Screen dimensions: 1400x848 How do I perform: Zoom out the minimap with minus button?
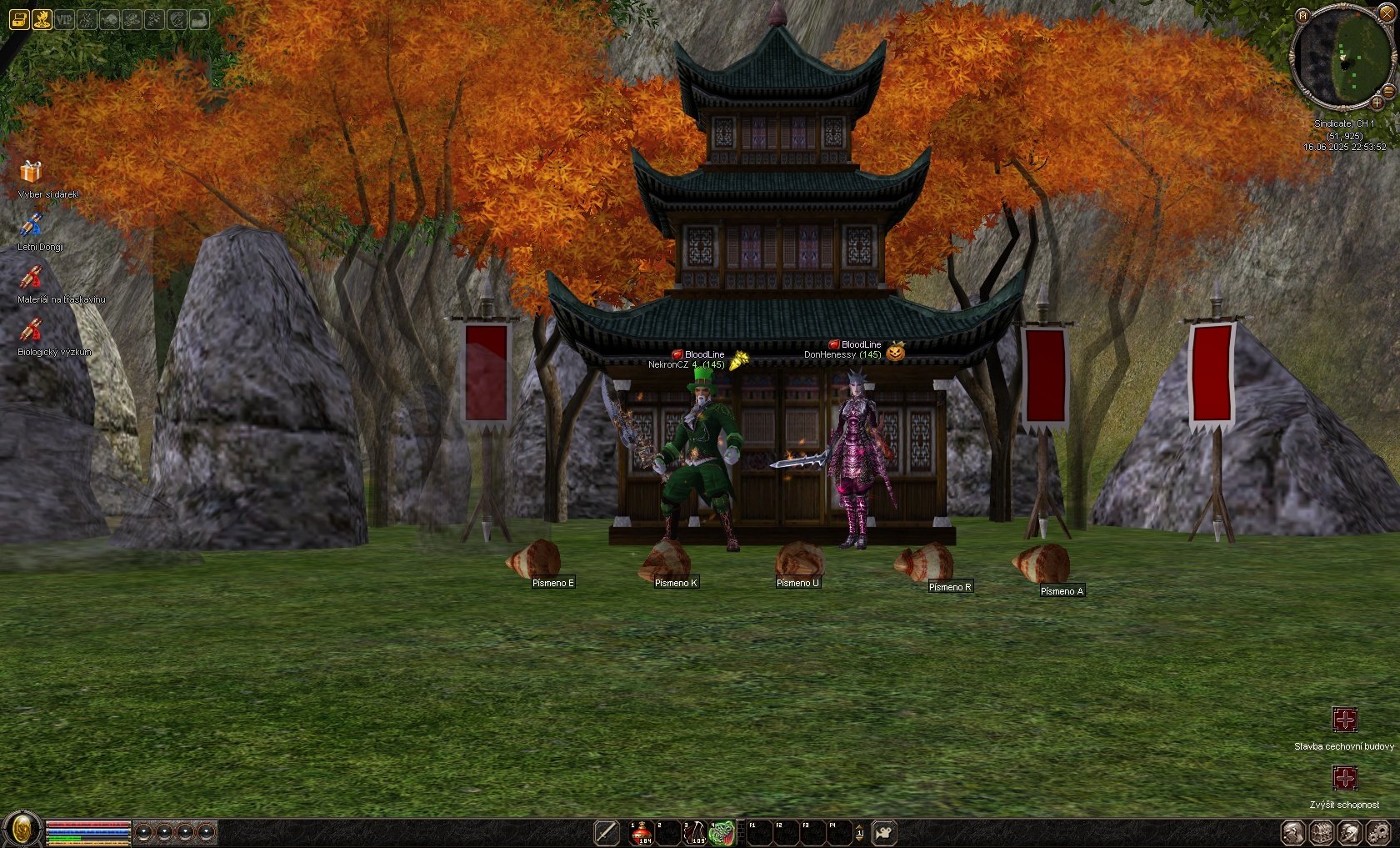click(x=1389, y=90)
